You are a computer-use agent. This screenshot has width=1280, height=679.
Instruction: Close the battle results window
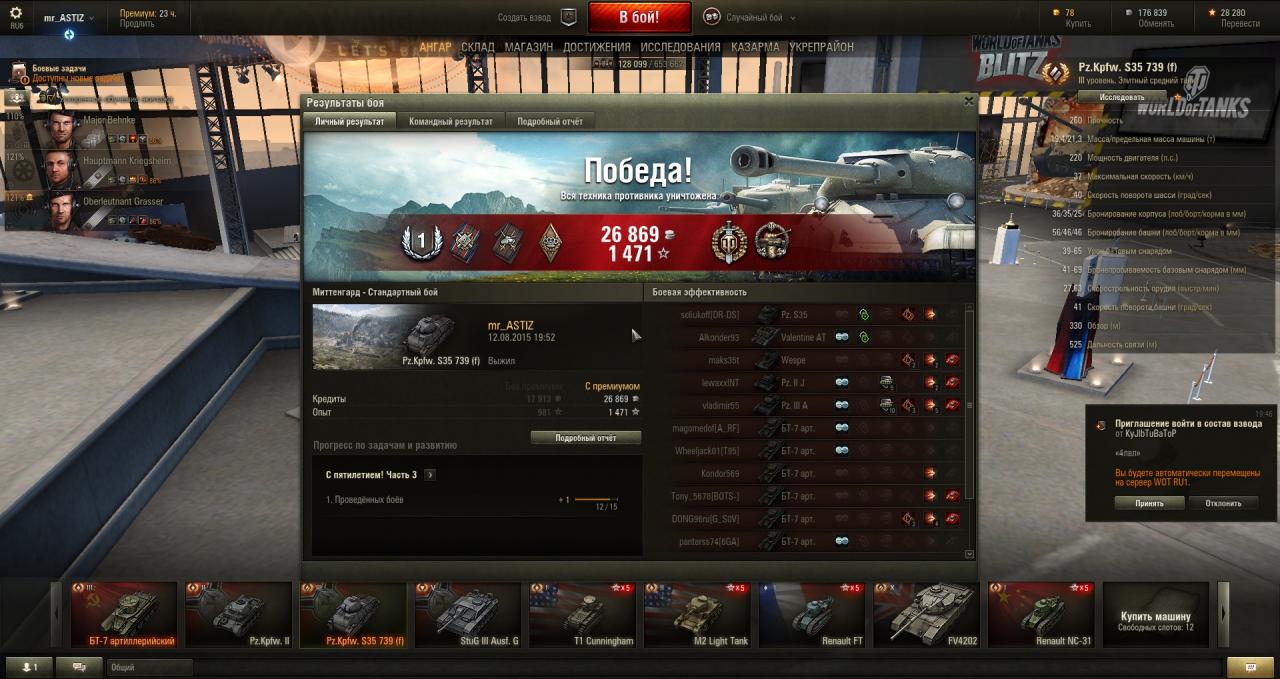click(968, 101)
